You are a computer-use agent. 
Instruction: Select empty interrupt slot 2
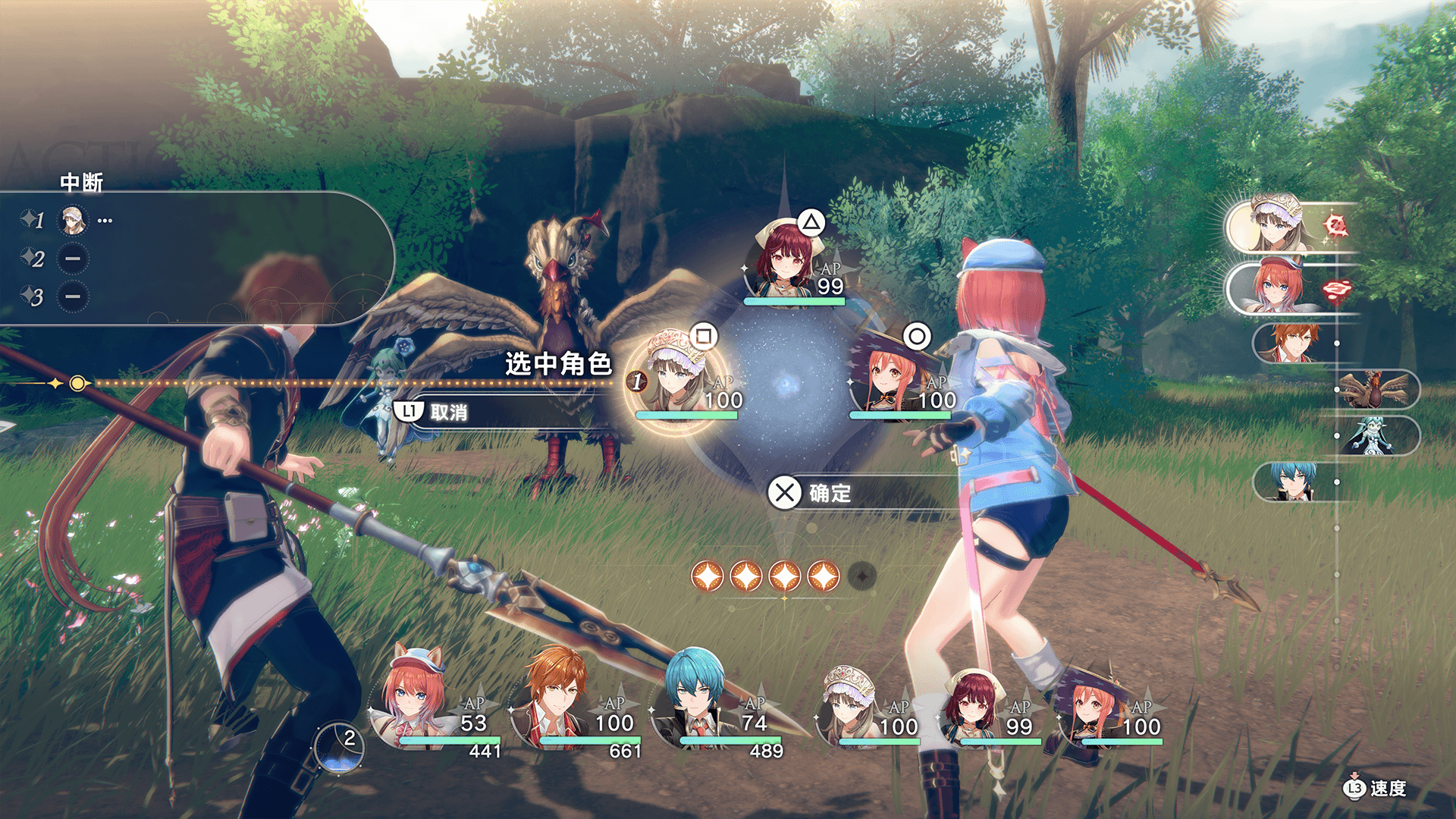[73, 259]
